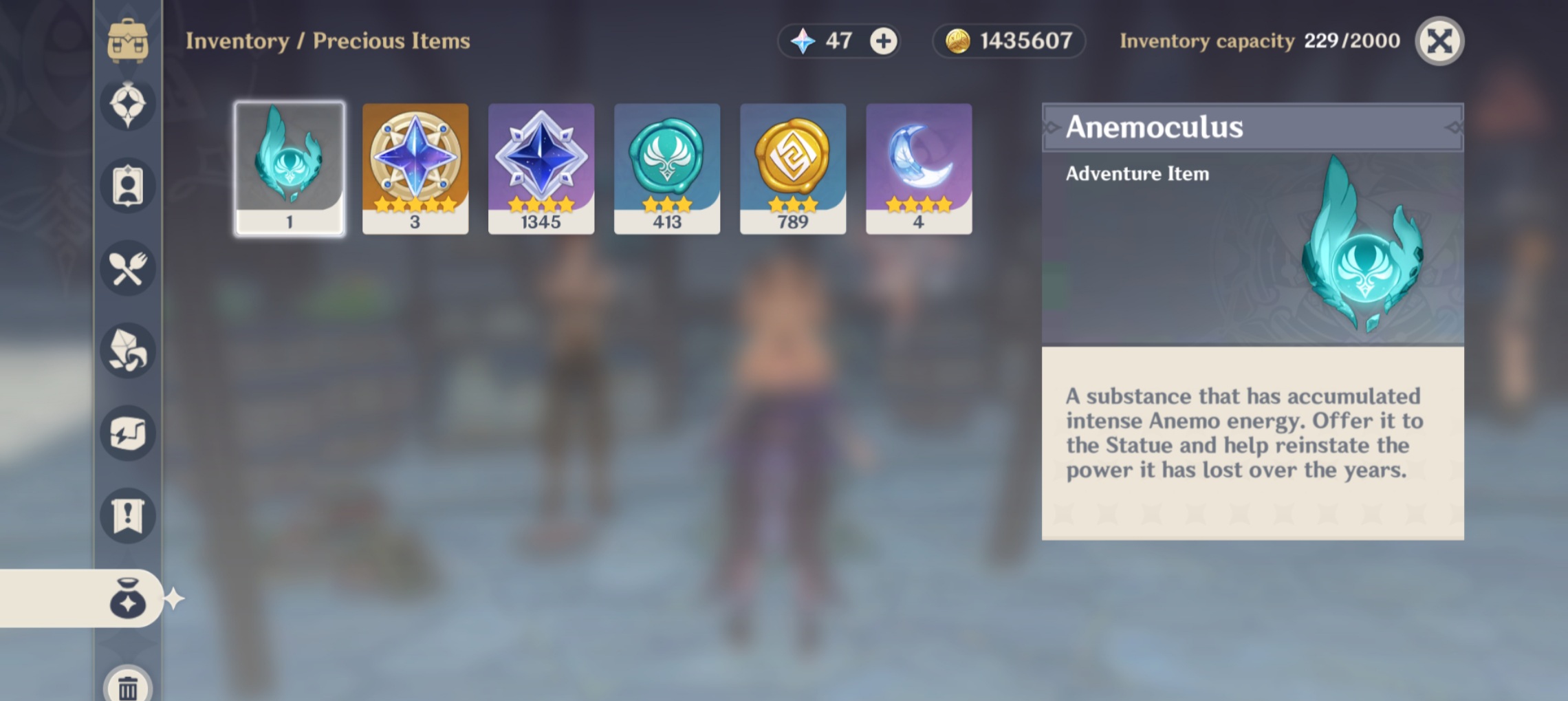
Task: Open the Quest items tab
Action: [x=128, y=516]
